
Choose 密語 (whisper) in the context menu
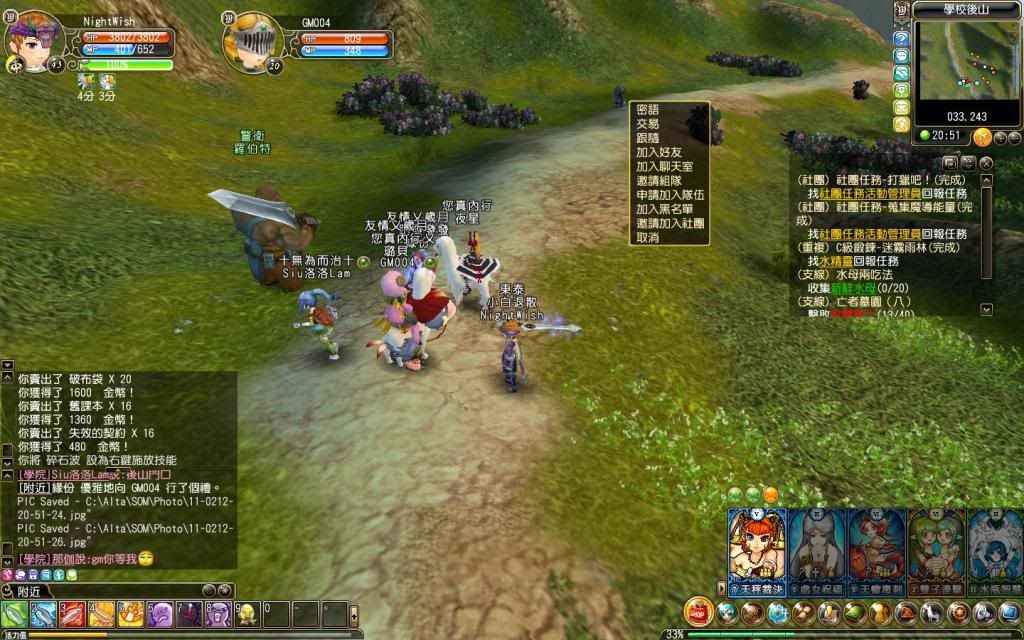[x=648, y=110]
